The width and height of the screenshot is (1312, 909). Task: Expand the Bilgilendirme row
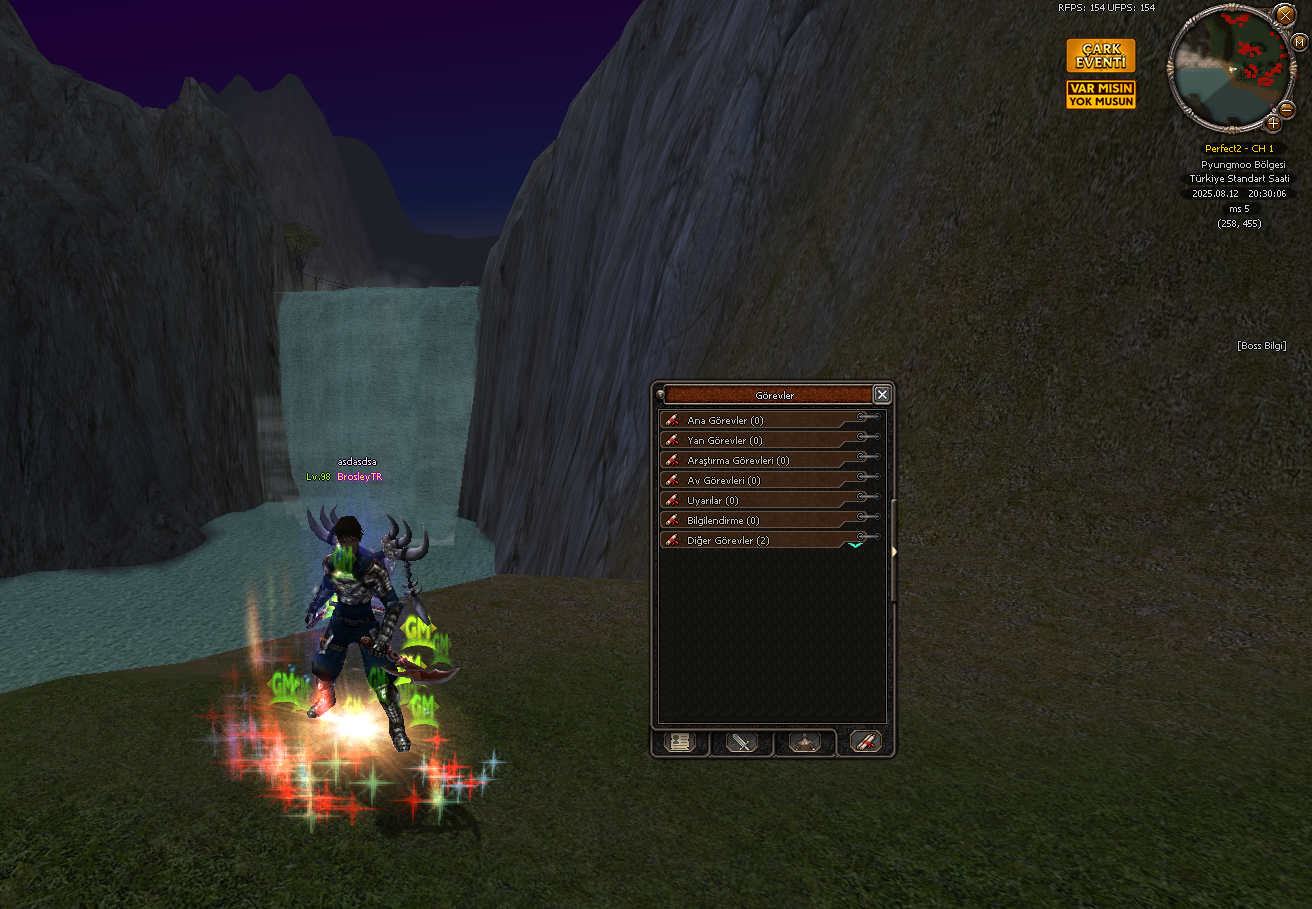click(760, 521)
